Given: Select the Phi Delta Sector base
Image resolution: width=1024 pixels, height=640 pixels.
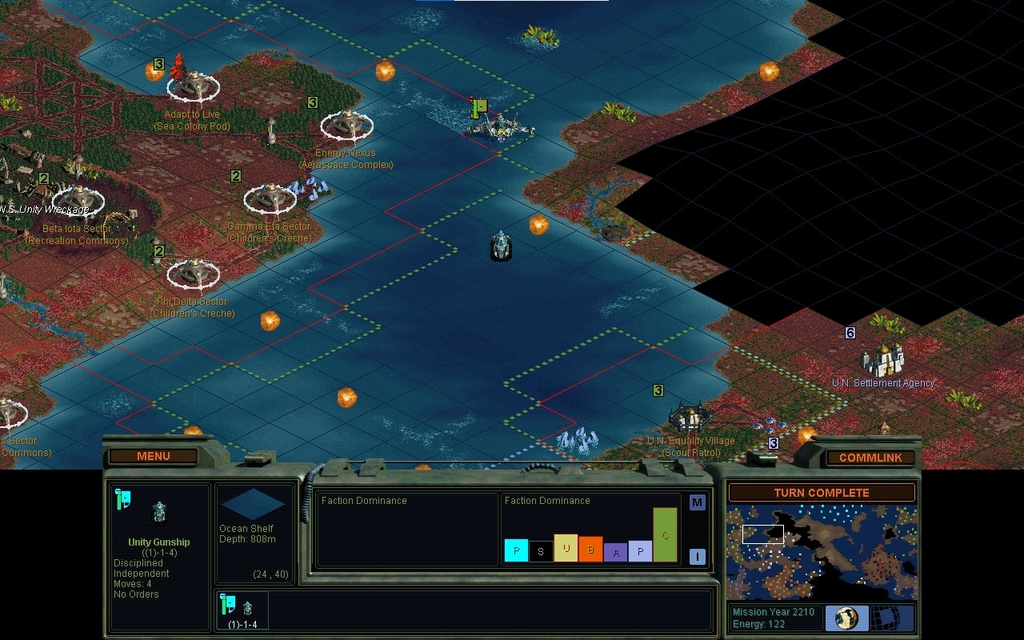Looking at the screenshot, I should pyautogui.click(x=192, y=273).
